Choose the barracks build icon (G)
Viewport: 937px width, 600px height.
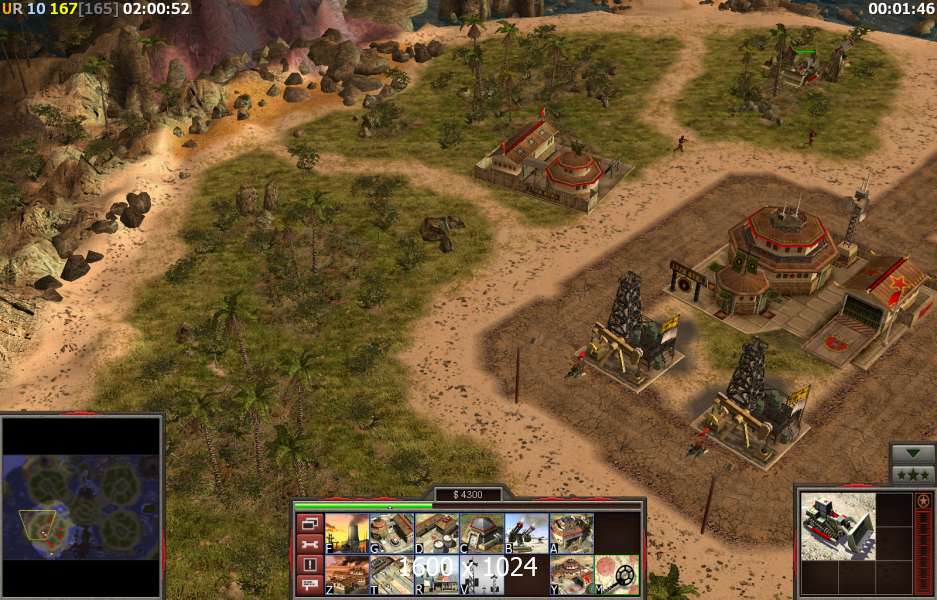pos(391,533)
